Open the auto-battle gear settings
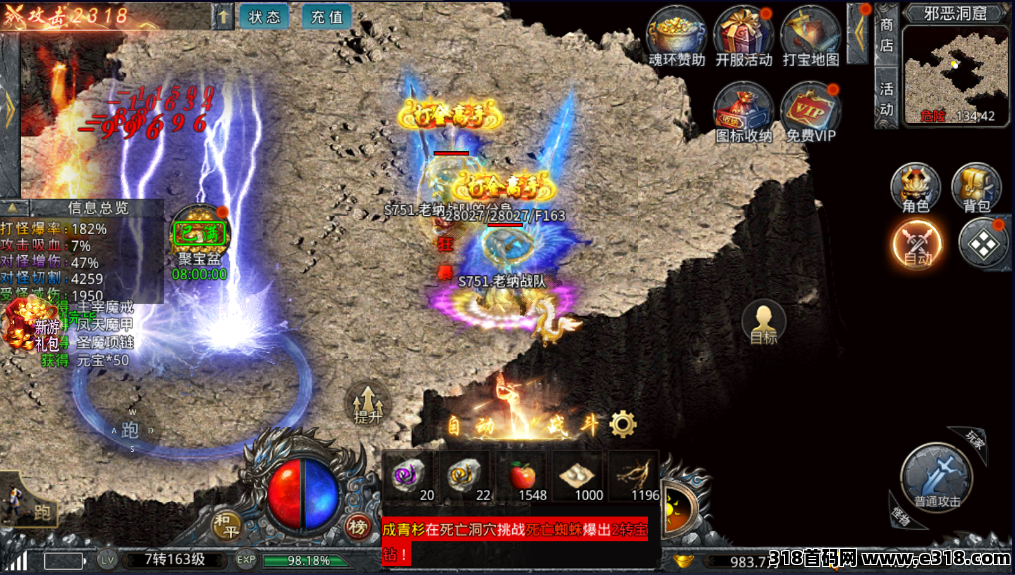Image resolution: width=1015 pixels, height=575 pixels. (624, 424)
